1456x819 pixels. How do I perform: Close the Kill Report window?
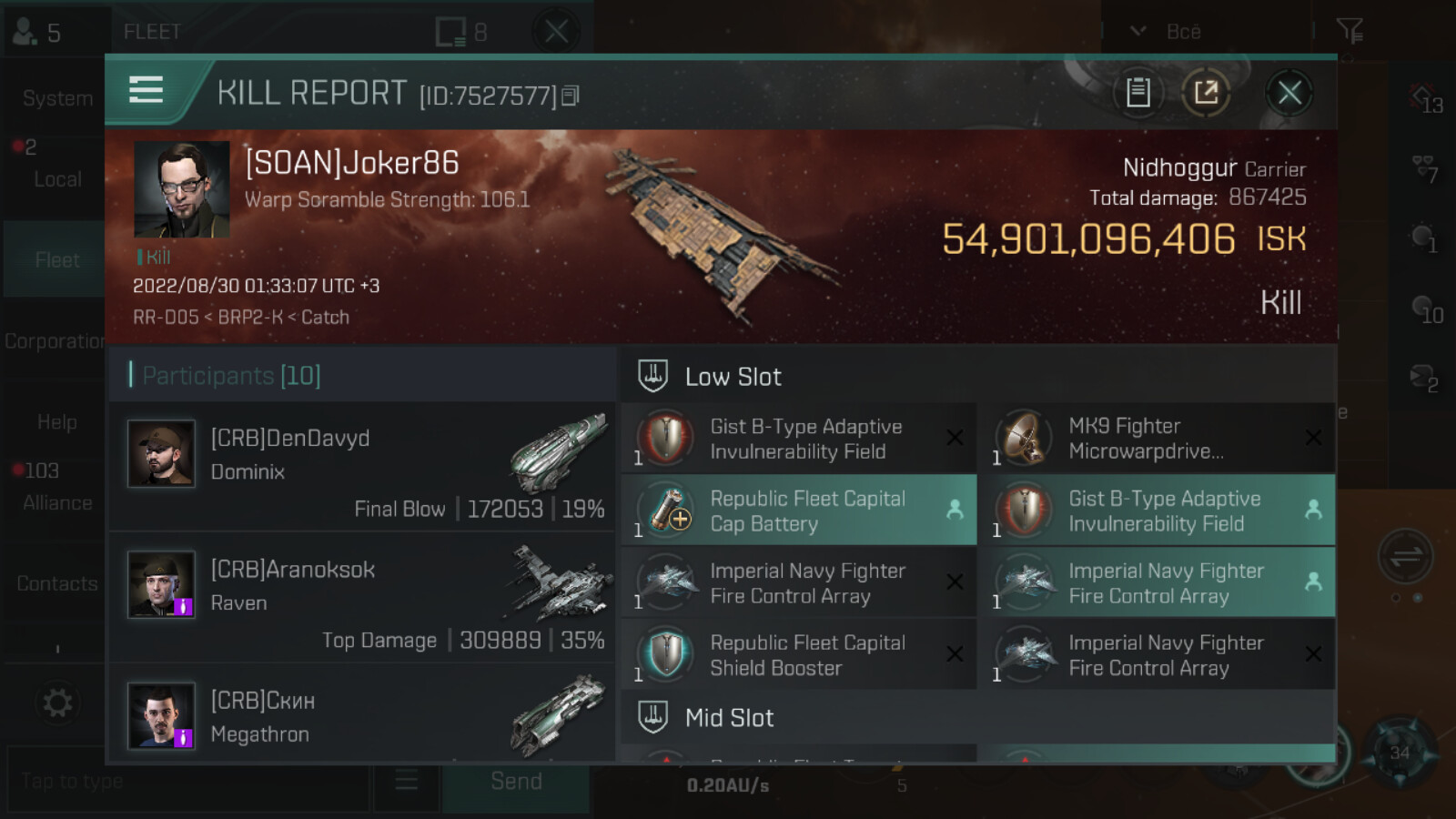click(1289, 93)
